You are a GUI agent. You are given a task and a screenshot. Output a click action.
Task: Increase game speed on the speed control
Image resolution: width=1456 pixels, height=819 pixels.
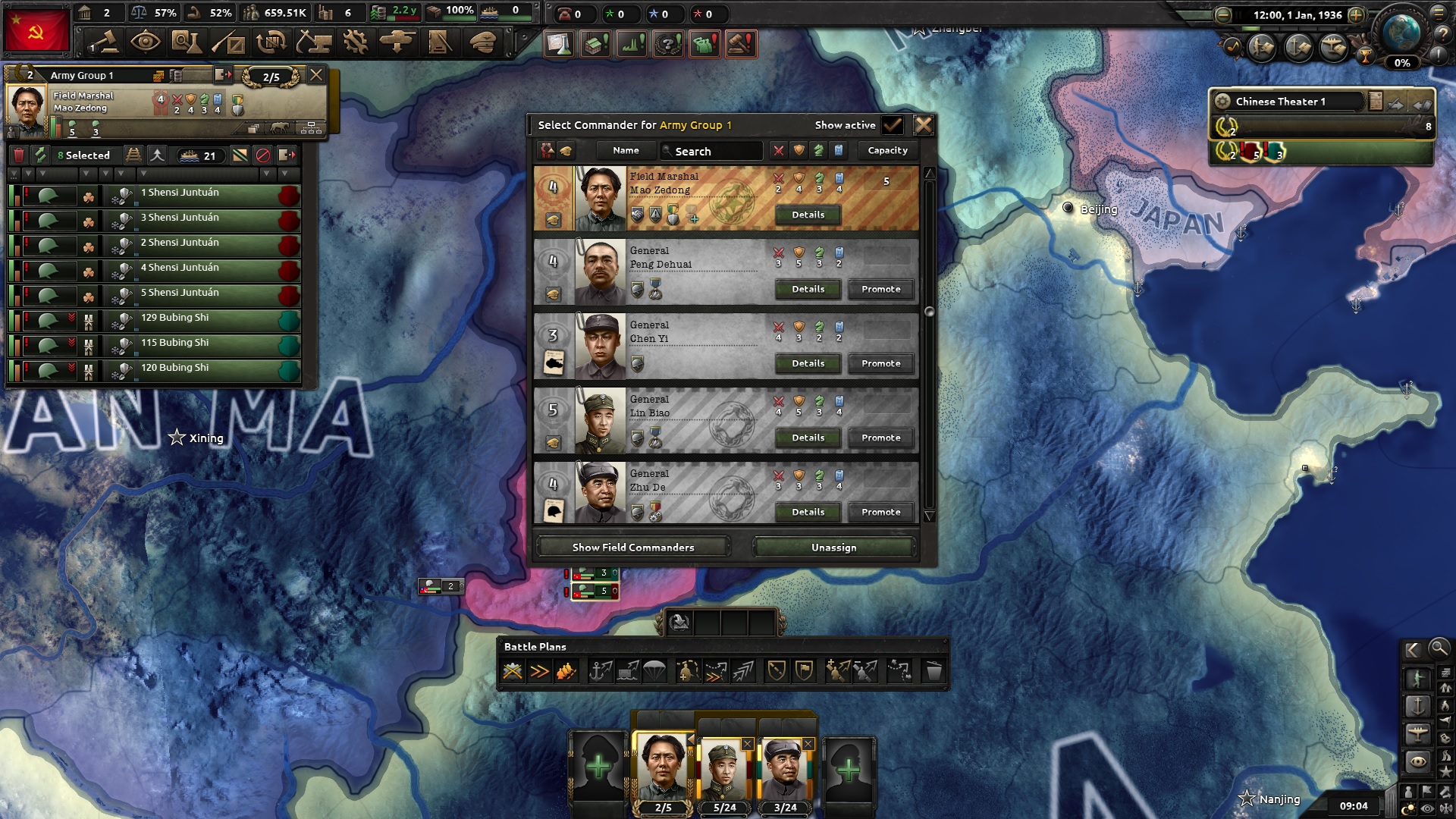pyautogui.click(x=1357, y=15)
